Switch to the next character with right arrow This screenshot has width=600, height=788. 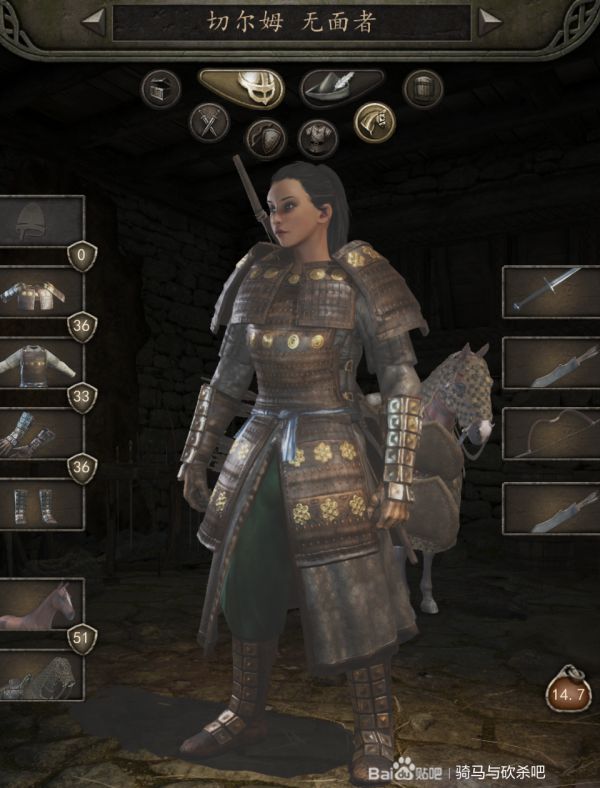pos(489,22)
